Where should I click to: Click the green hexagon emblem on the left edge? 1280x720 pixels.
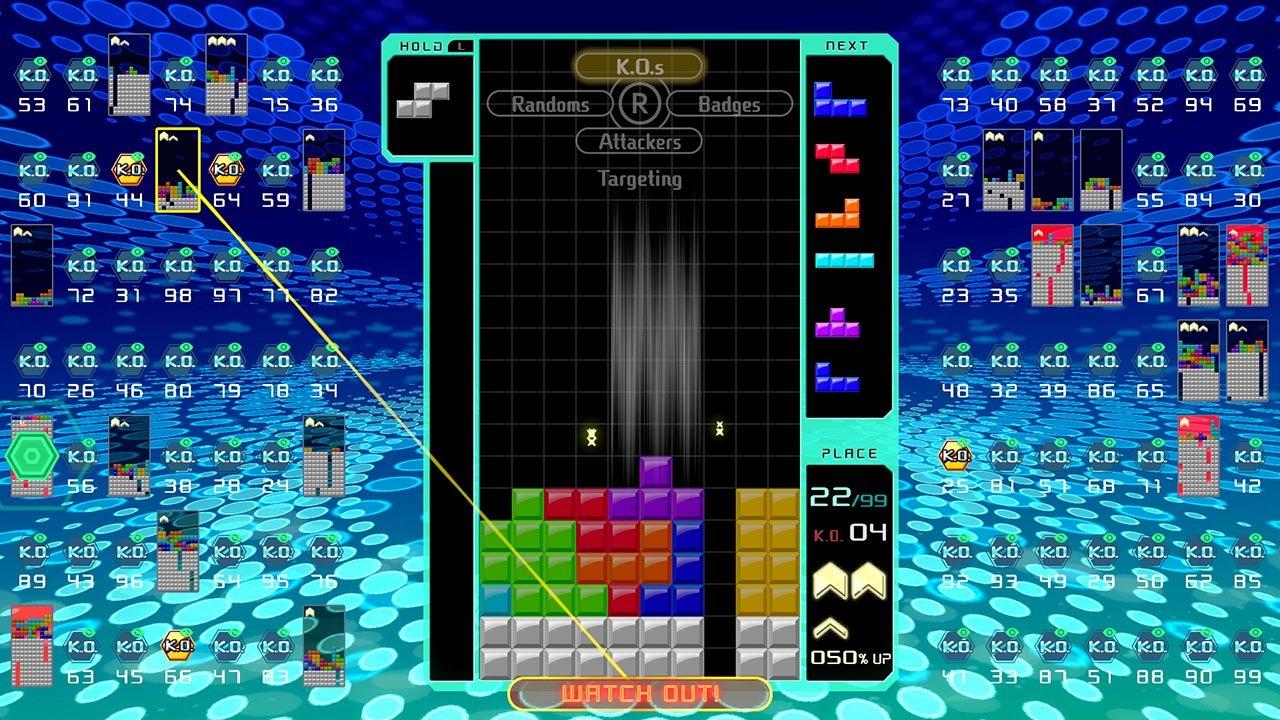[31, 456]
